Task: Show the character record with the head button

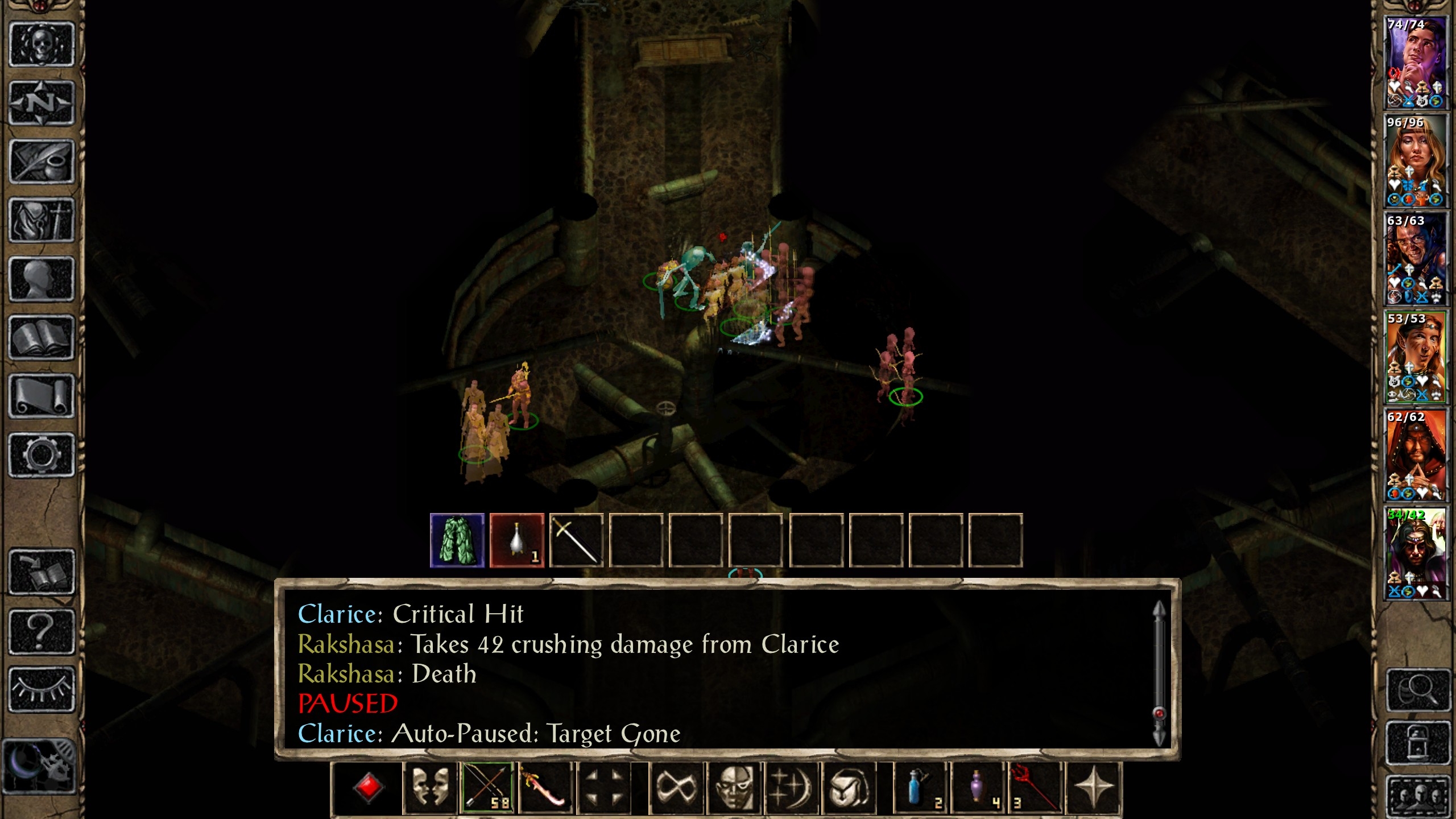Action: pos(42,279)
